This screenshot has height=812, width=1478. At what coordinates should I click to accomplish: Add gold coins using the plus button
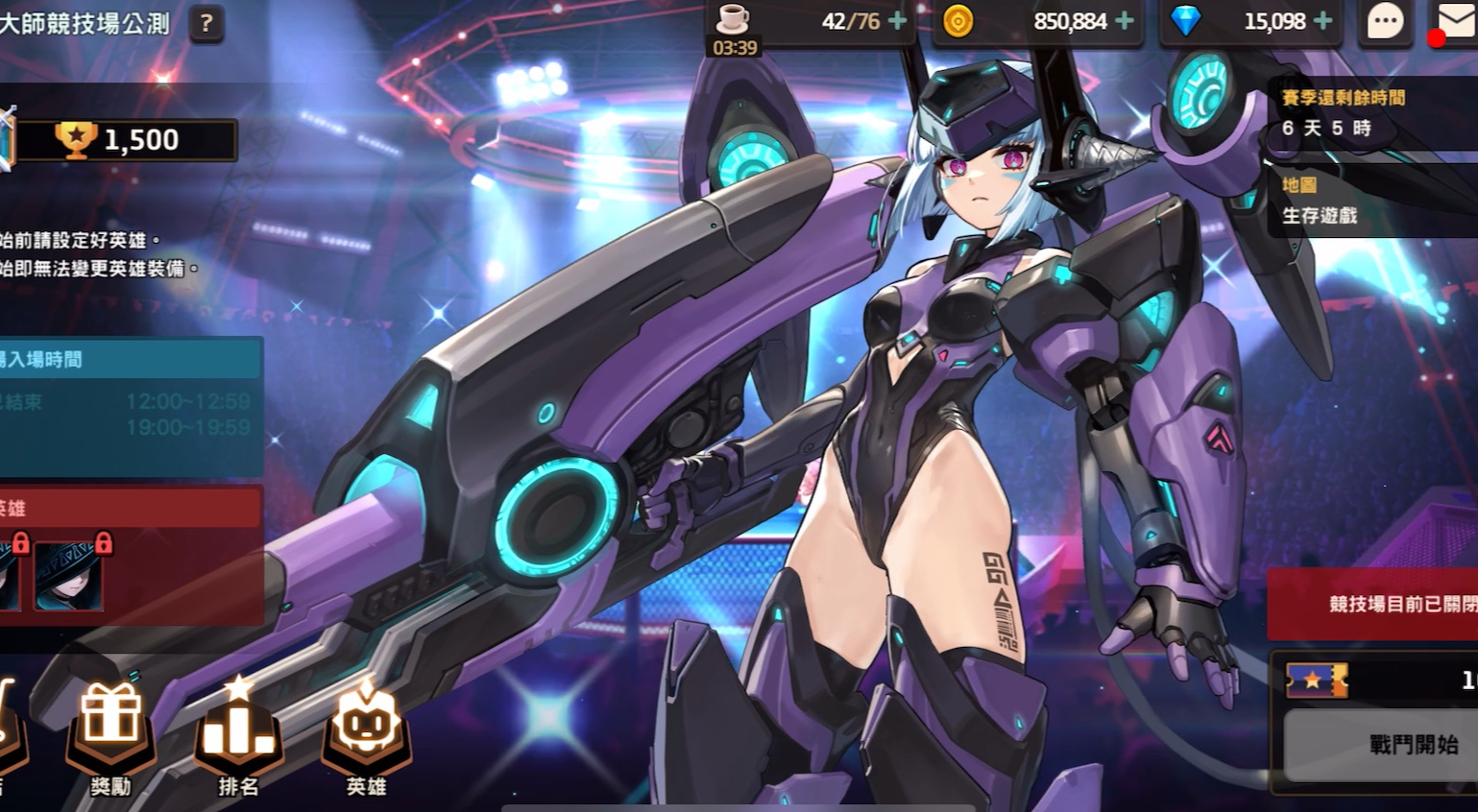pyautogui.click(x=1124, y=21)
